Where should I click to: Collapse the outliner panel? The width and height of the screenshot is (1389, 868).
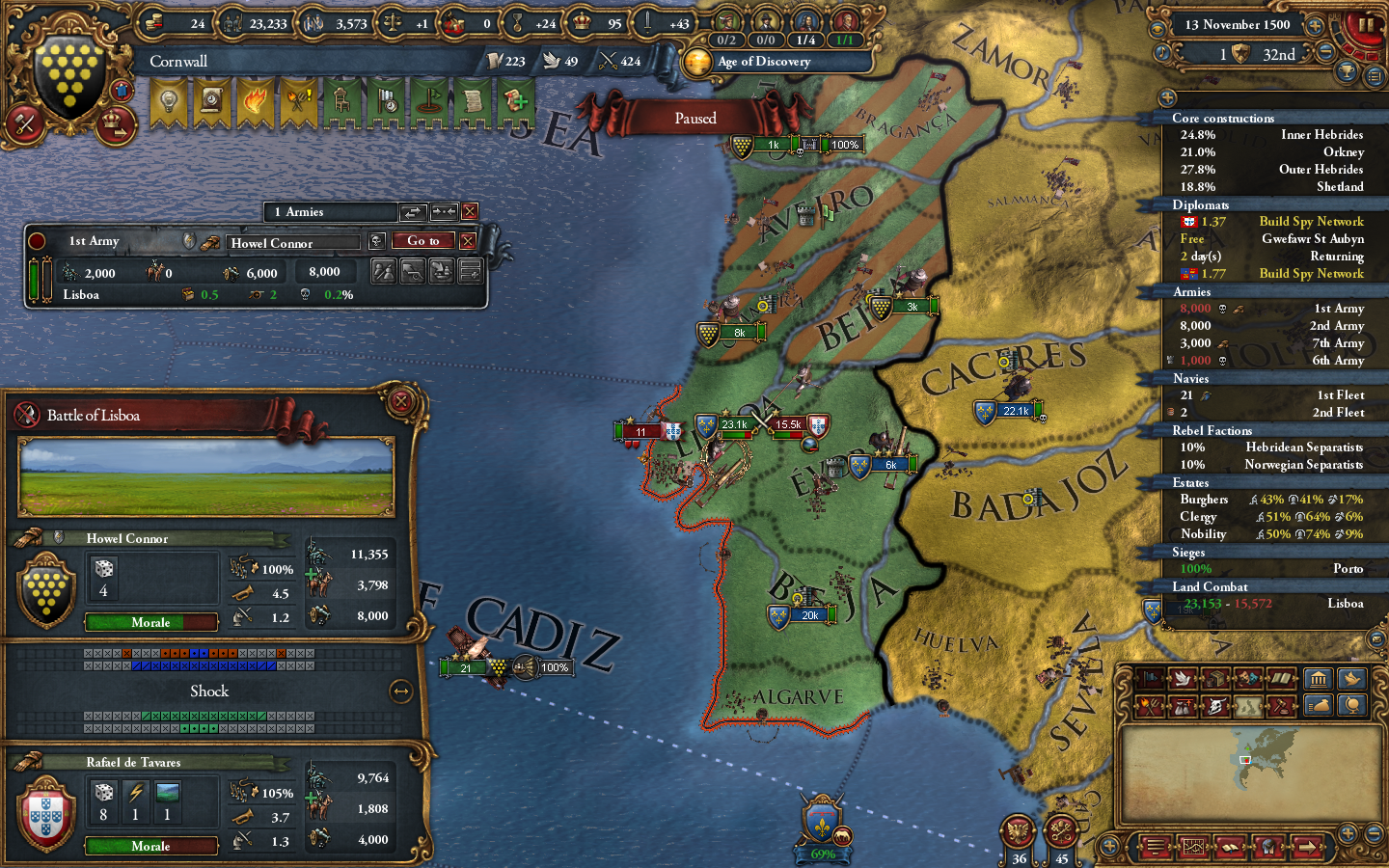tap(1167, 96)
